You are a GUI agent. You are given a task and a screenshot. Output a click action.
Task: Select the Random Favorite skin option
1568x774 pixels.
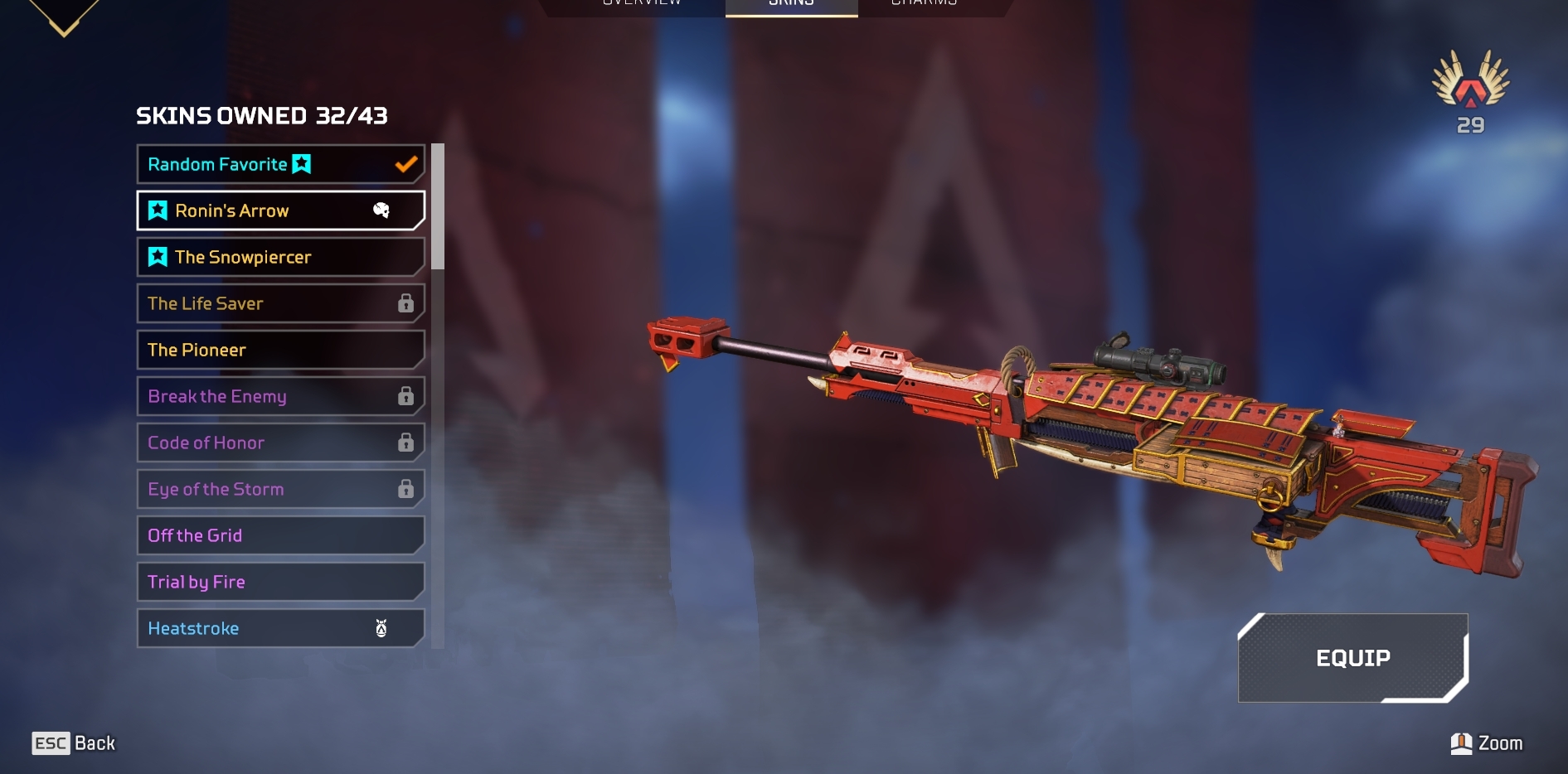click(280, 164)
